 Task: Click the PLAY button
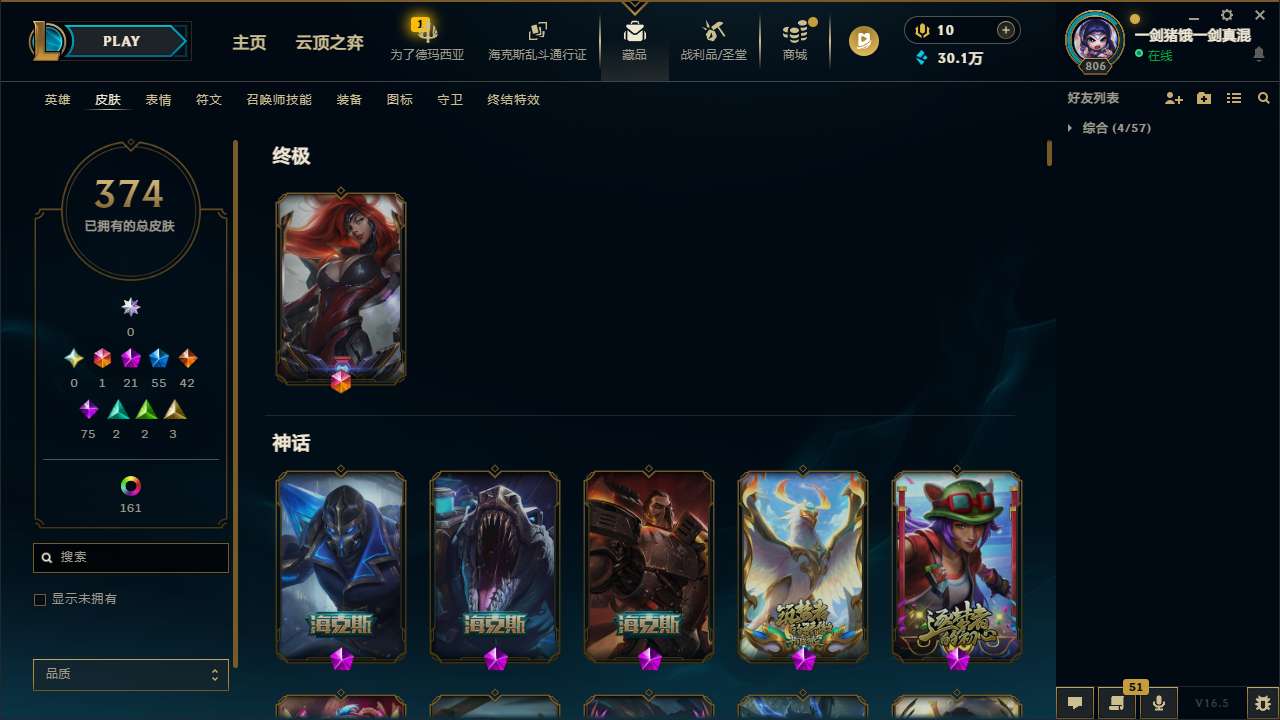121,41
